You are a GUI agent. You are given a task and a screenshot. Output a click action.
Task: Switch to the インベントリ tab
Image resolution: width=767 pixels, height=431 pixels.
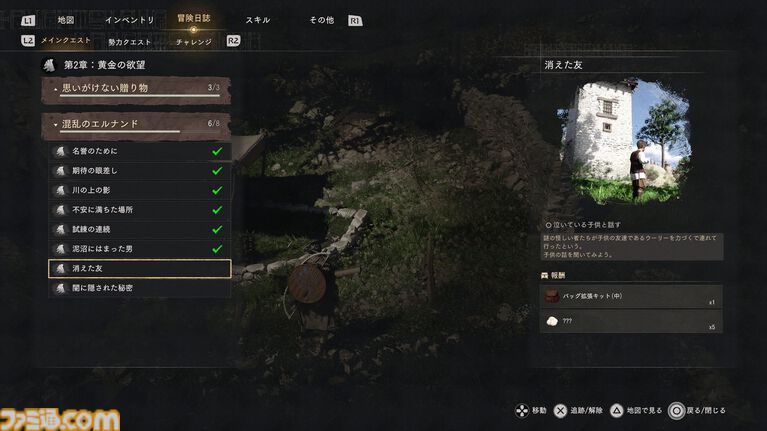point(130,20)
